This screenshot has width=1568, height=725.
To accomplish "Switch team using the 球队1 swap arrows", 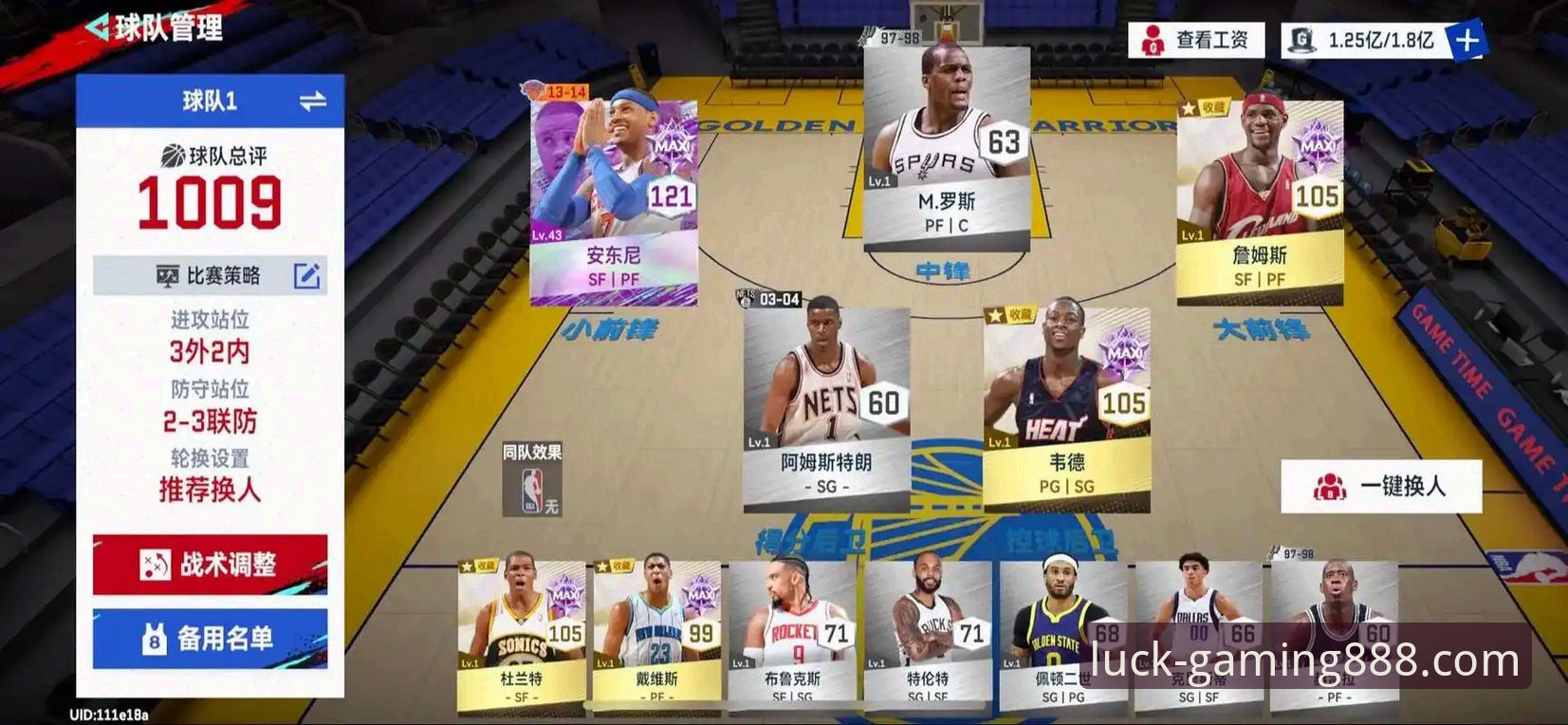I will (x=312, y=101).
